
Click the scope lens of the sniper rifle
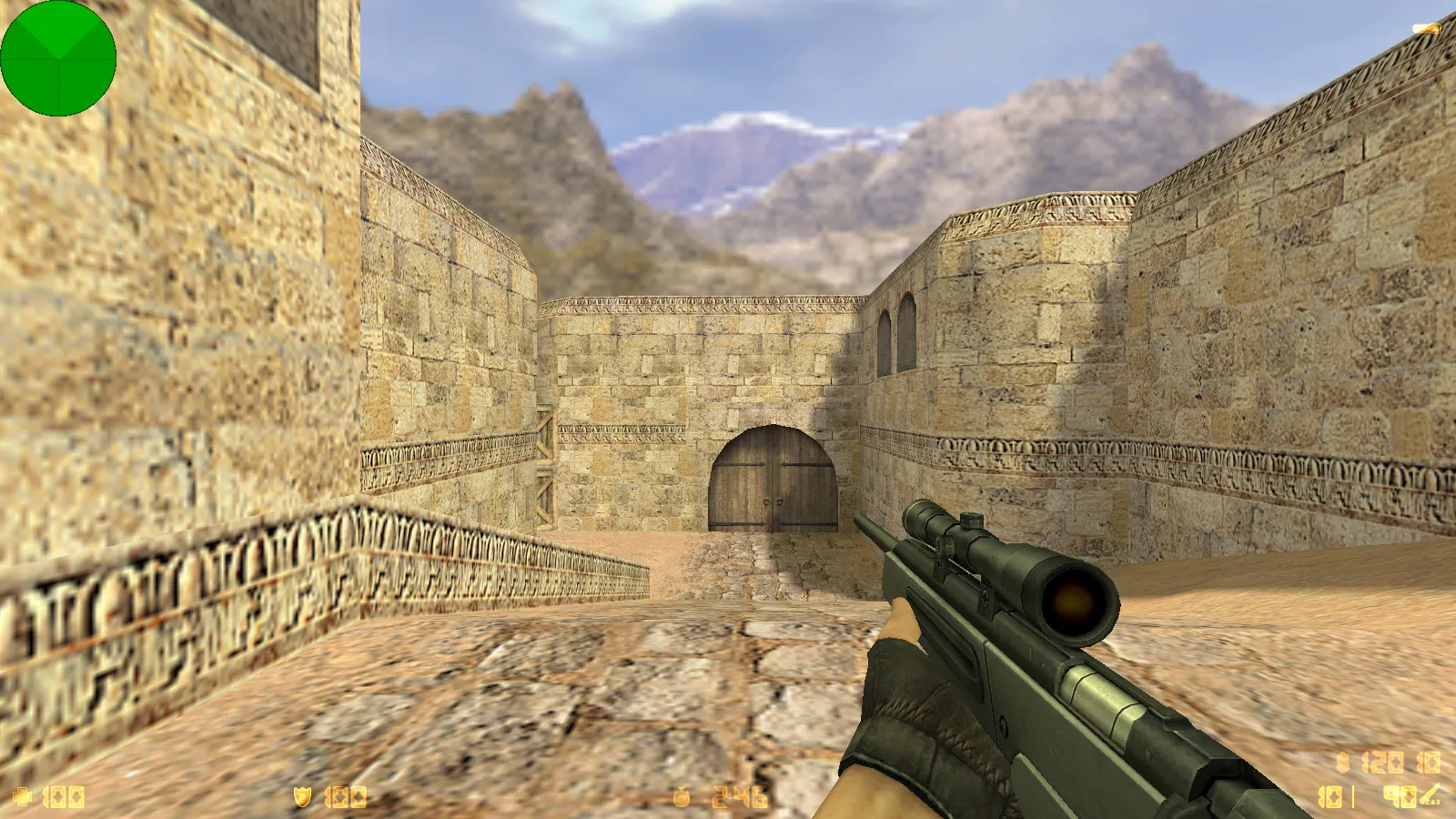coord(1074,605)
